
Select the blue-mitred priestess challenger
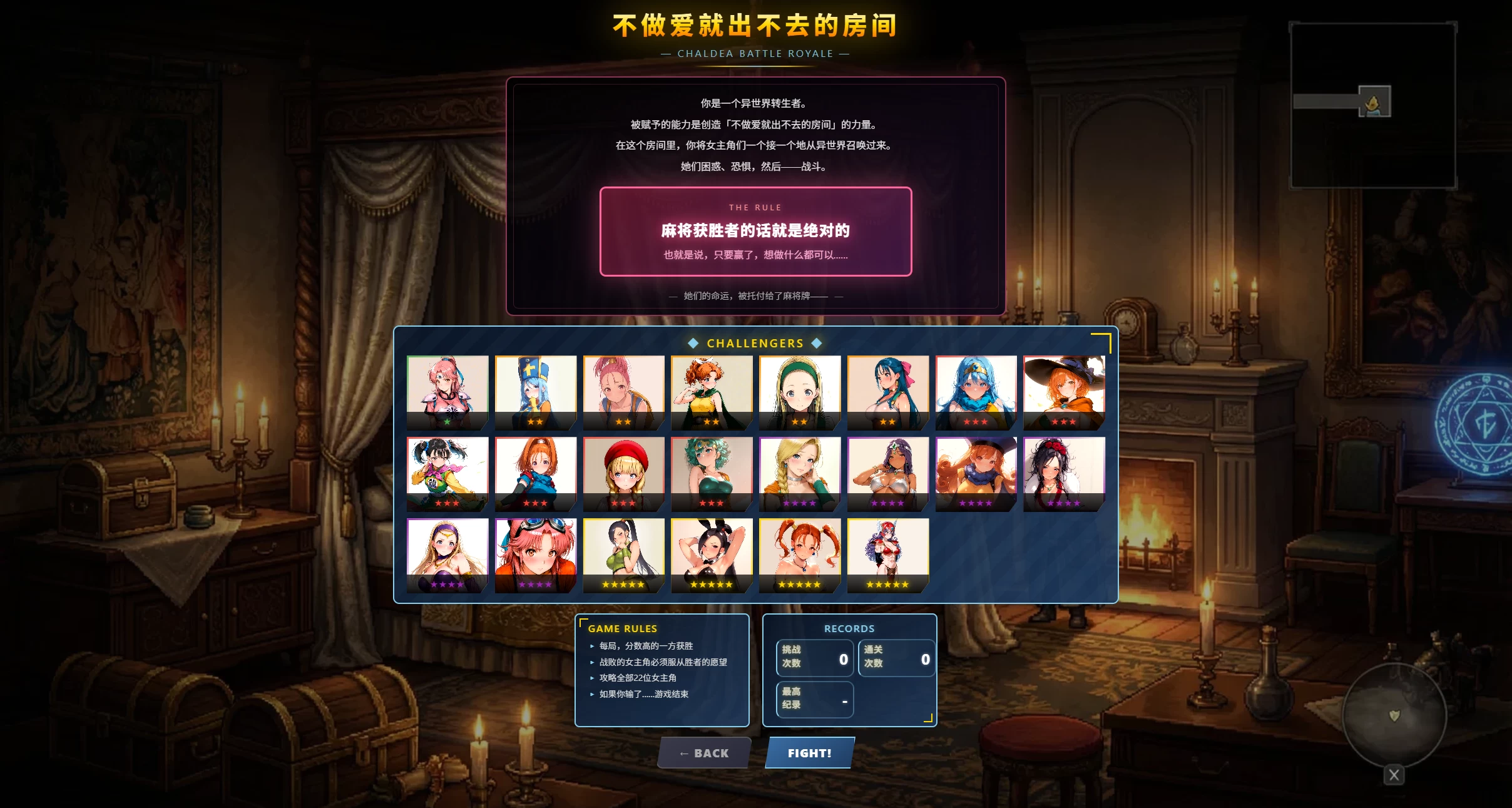click(x=536, y=391)
